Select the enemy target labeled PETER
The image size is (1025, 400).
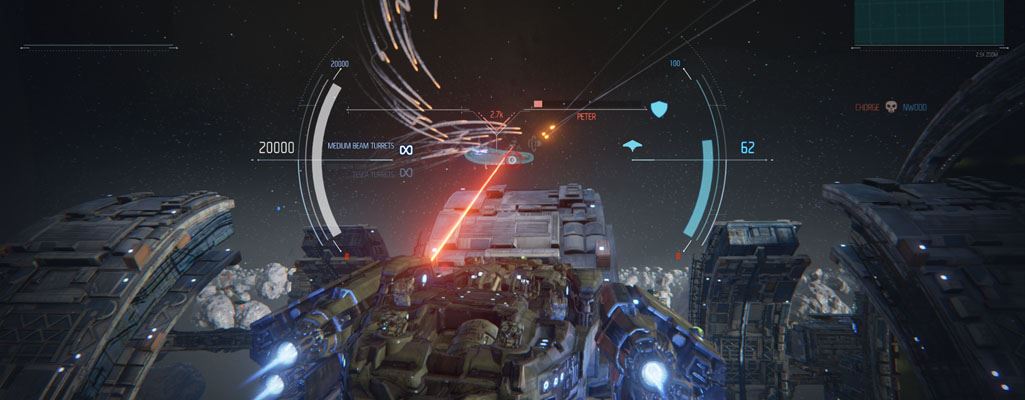(x=587, y=117)
